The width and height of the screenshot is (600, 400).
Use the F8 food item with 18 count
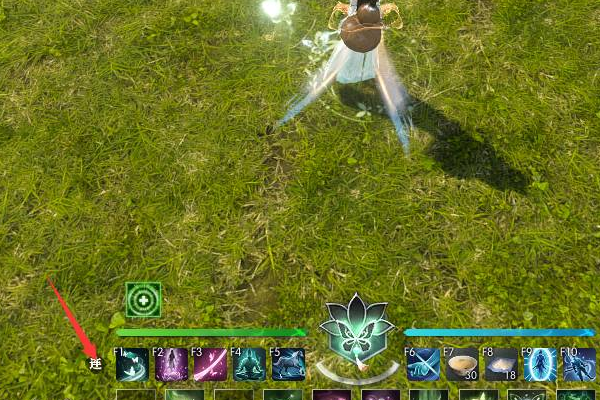click(x=501, y=364)
